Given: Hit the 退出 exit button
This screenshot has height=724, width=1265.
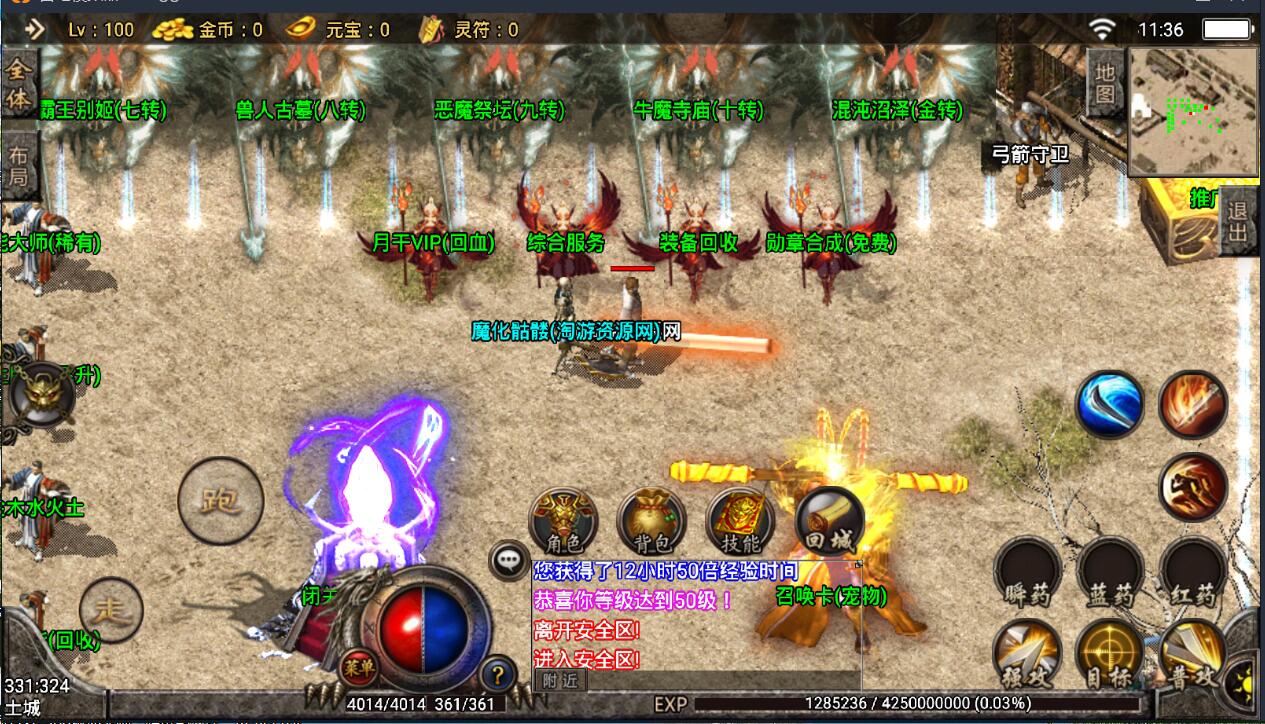Looking at the screenshot, I should click(1238, 222).
